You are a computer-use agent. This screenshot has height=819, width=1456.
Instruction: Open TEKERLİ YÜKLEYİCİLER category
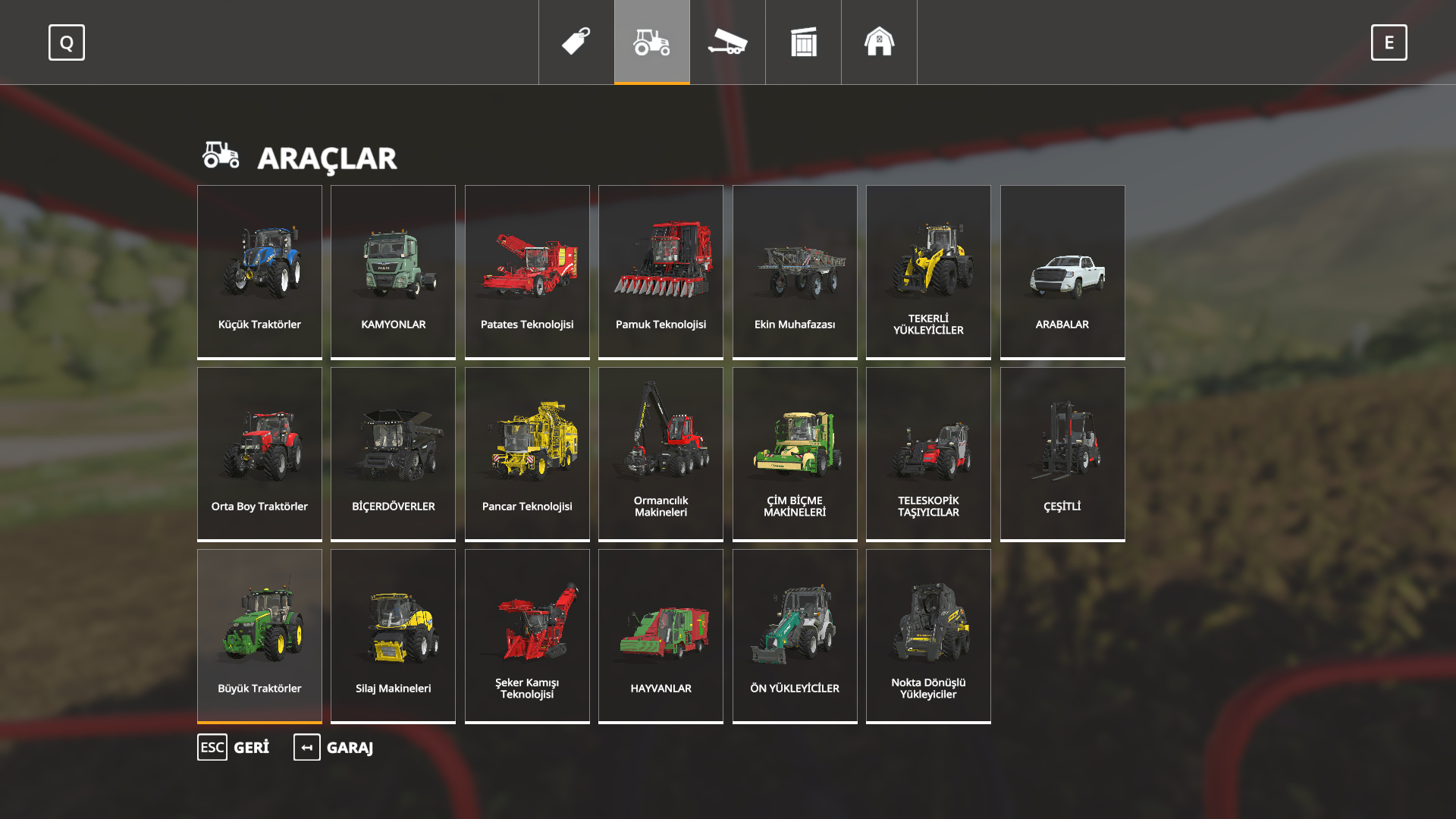(928, 271)
